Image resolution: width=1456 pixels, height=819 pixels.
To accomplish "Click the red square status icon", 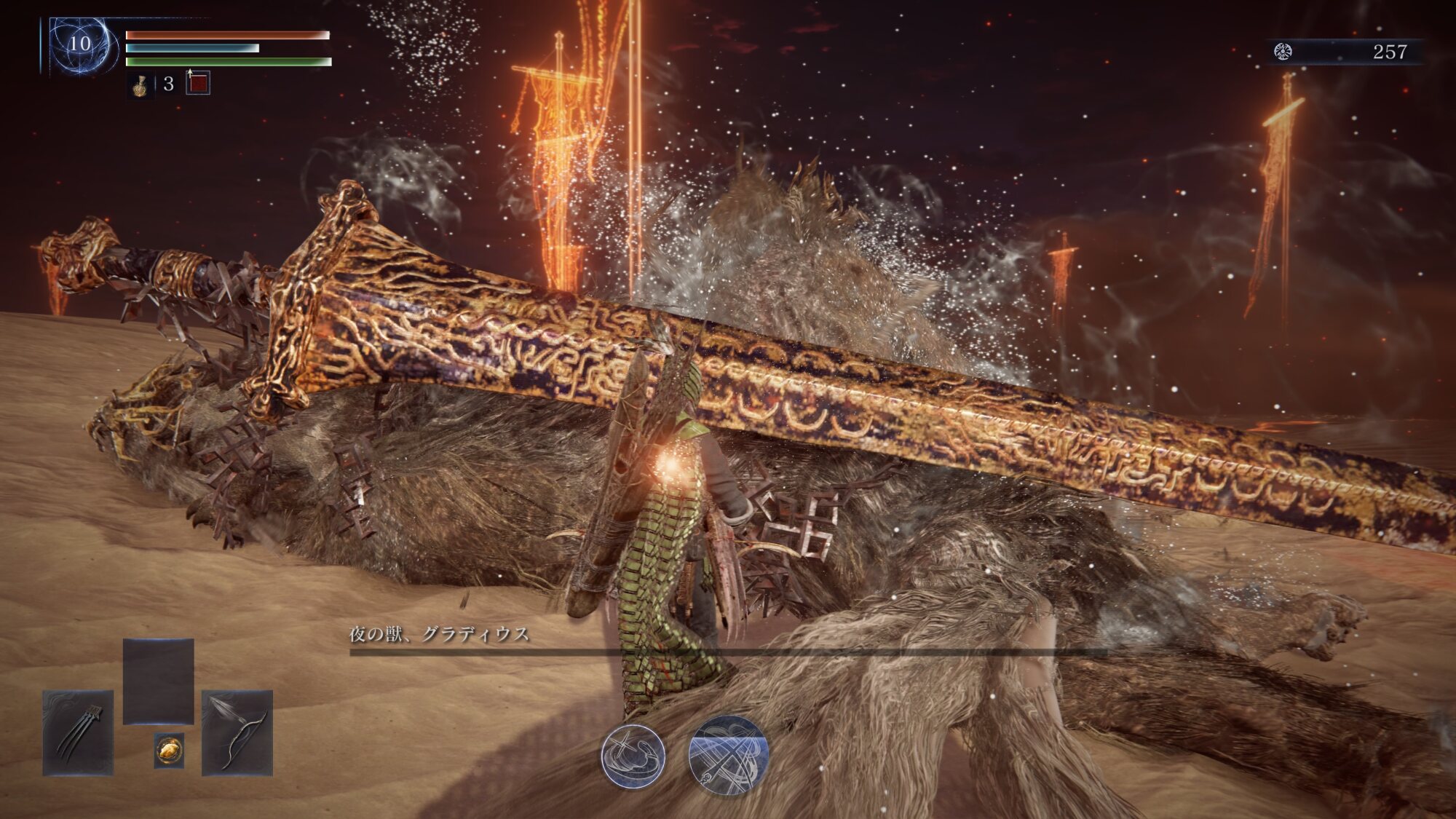I will (x=198, y=83).
